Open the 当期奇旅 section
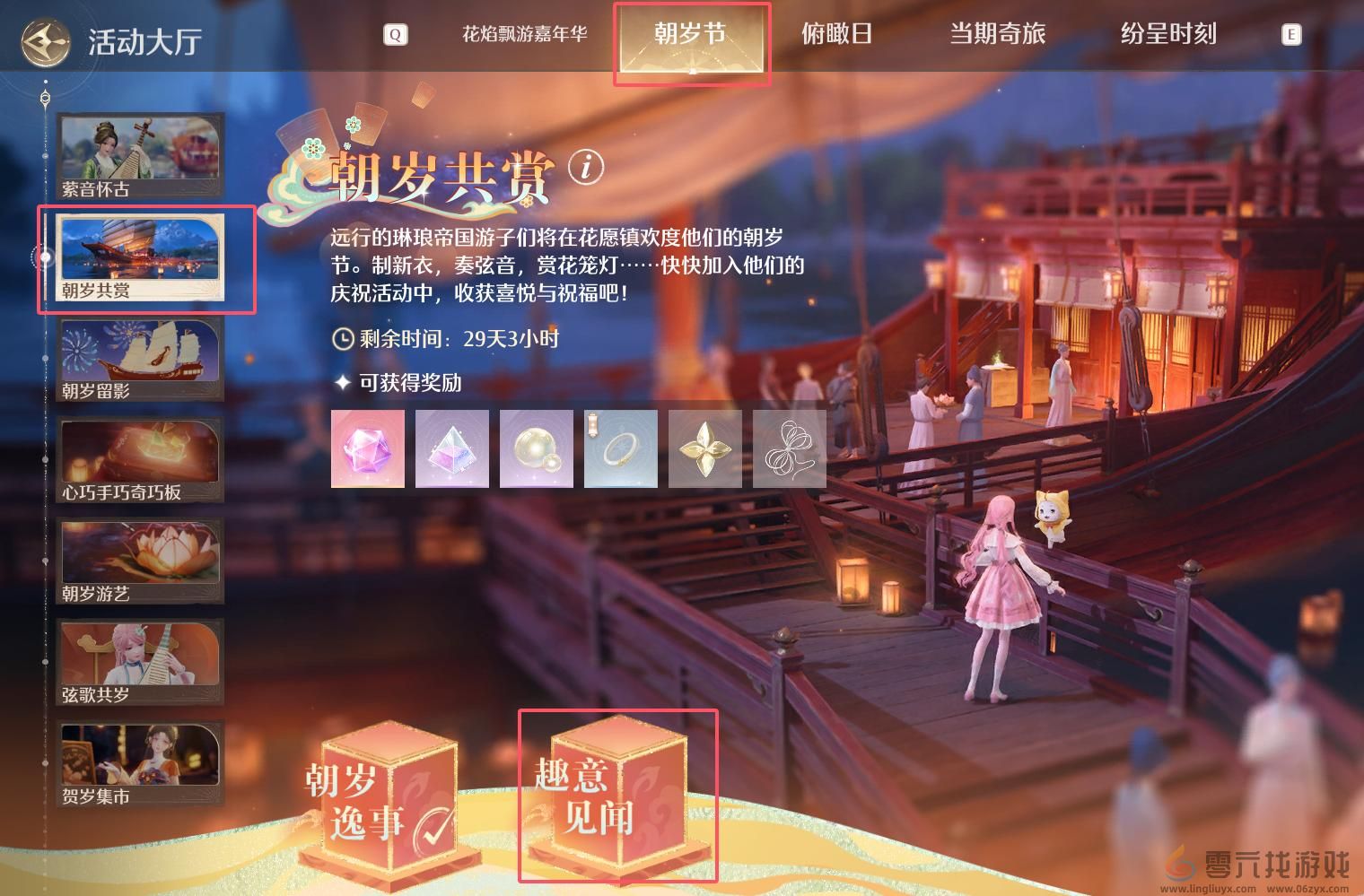1364x896 pixels. point(999,34)
